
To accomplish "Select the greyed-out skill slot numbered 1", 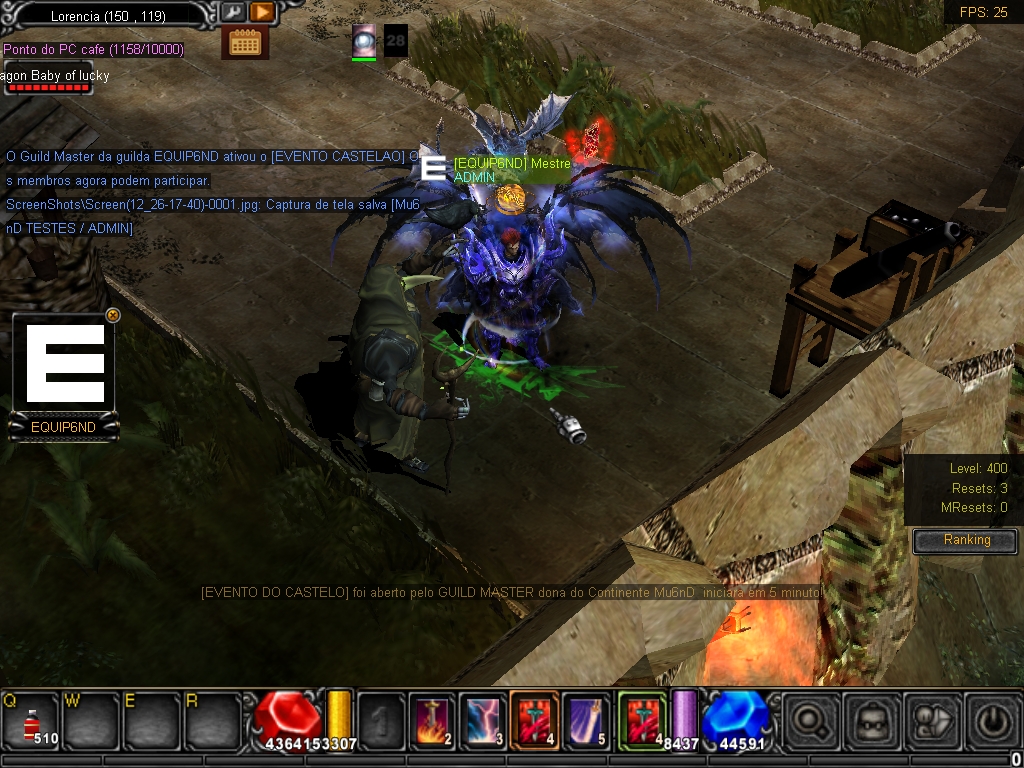I will [381, 720].
